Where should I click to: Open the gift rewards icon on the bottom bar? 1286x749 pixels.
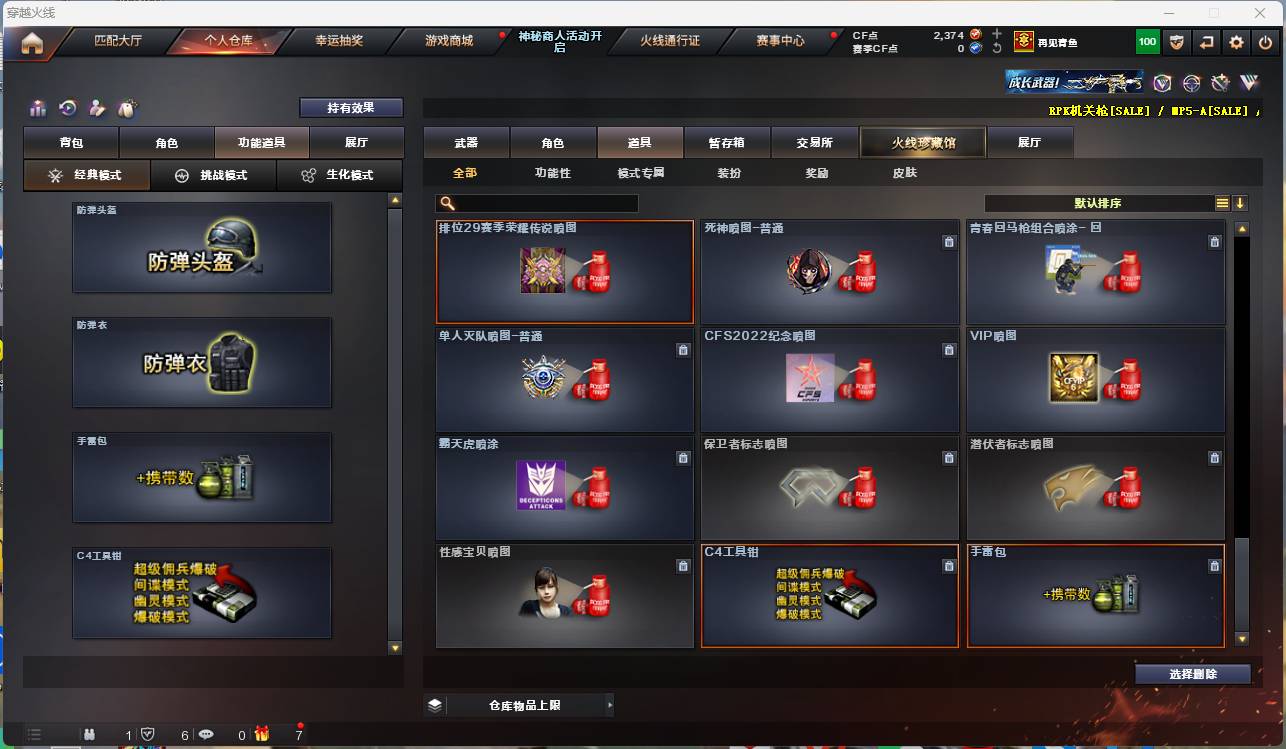[261, 735]
